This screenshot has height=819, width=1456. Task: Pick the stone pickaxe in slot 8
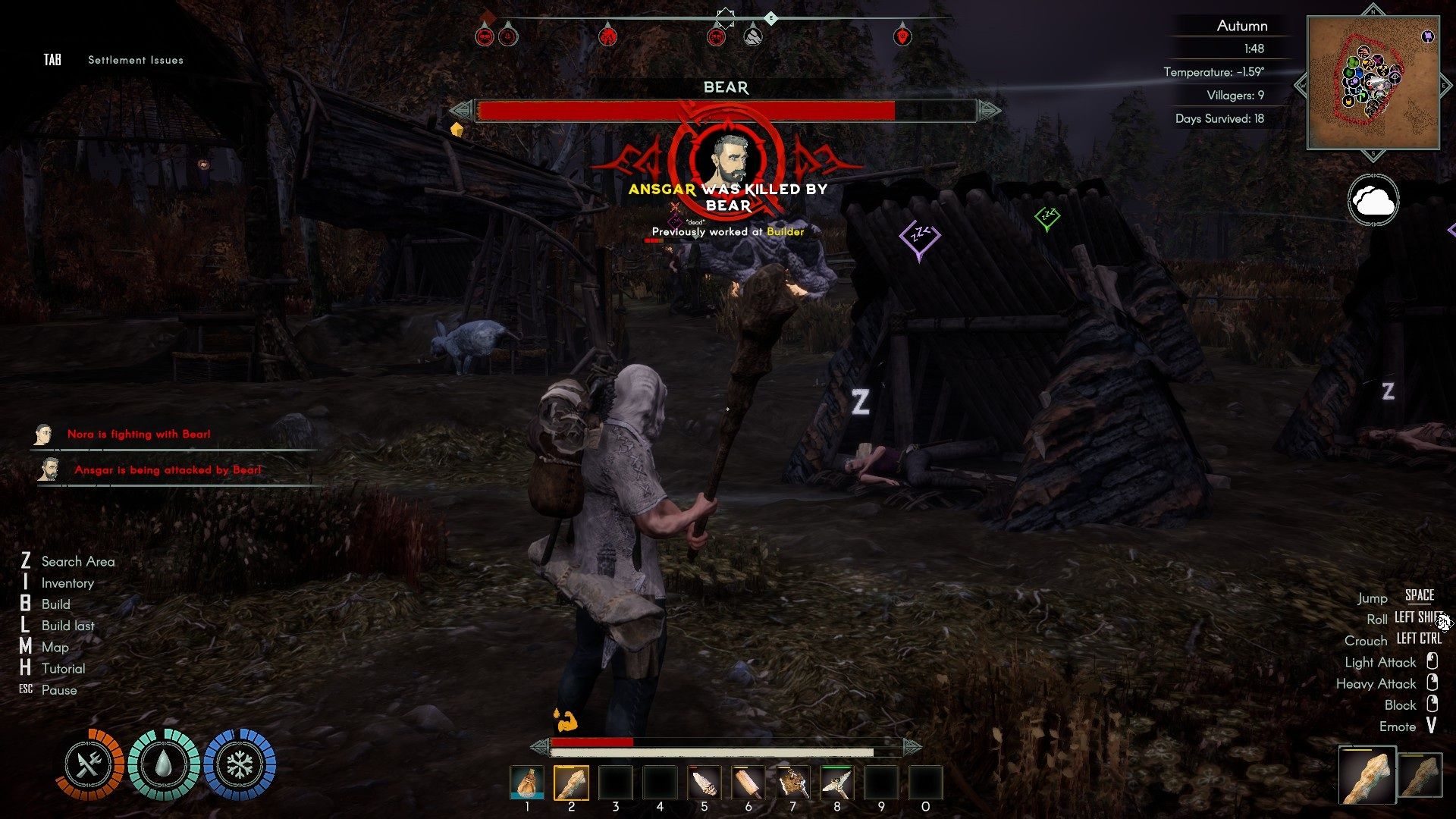coord(836,783)
